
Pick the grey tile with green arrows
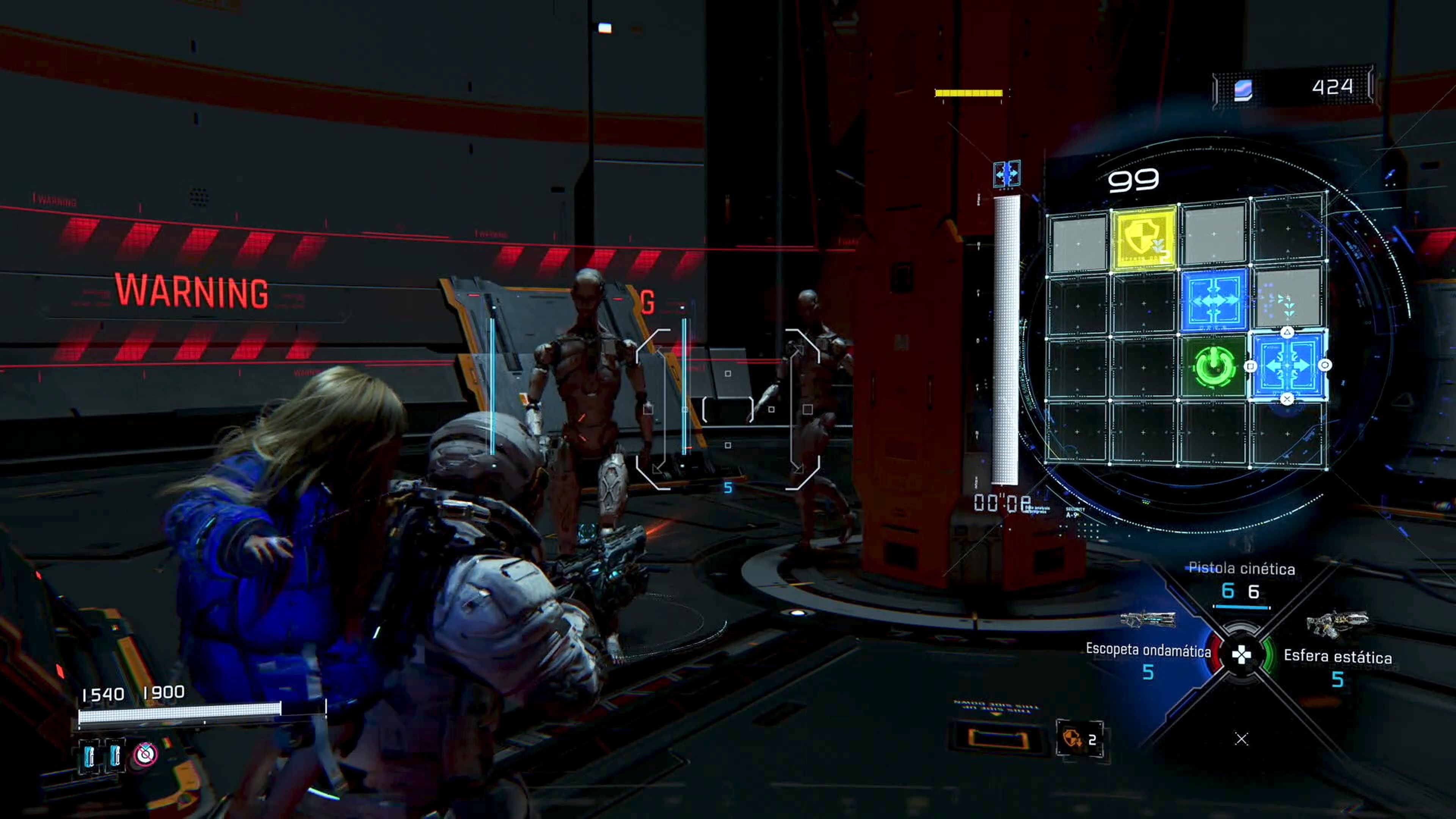coord(1288,300)
